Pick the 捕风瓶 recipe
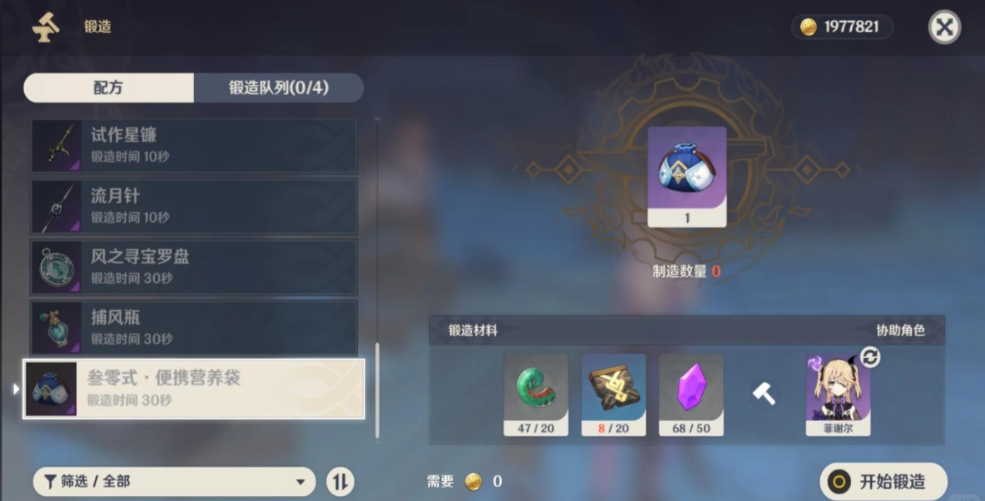The image size is (985, 501). 193,327
